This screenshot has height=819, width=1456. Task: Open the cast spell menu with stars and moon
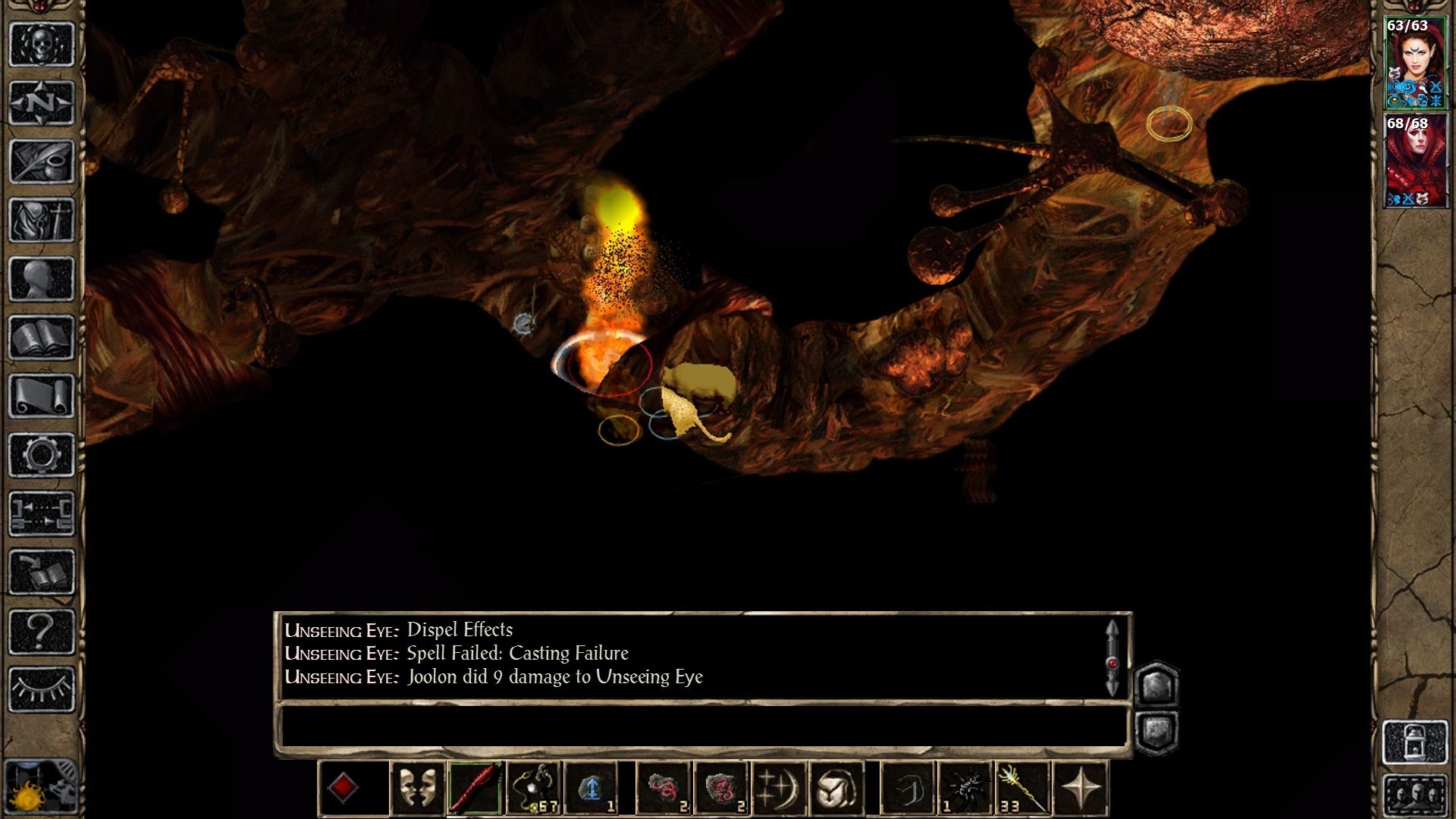click(x=778, y=789)
